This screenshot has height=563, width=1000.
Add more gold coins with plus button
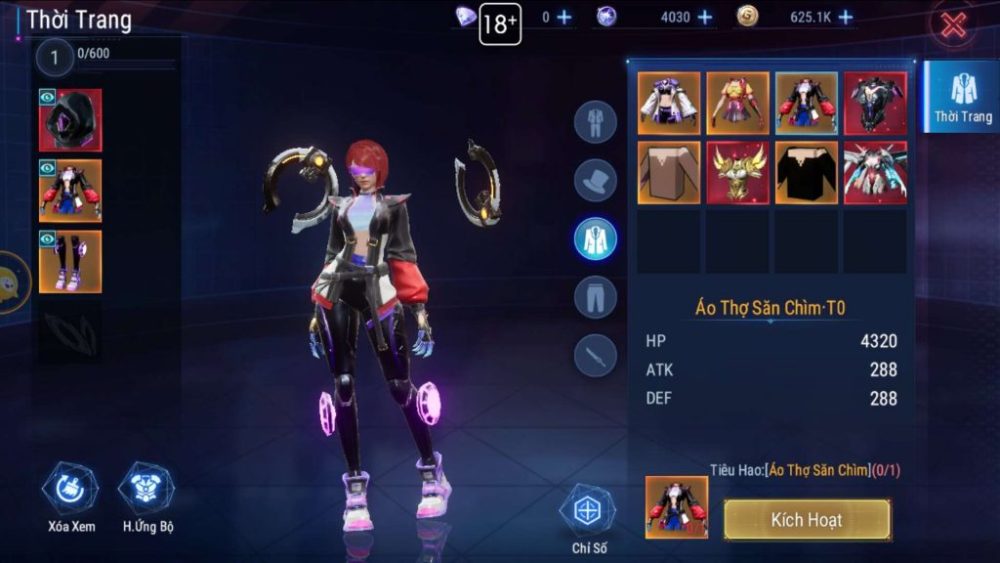tap(846, 17)
